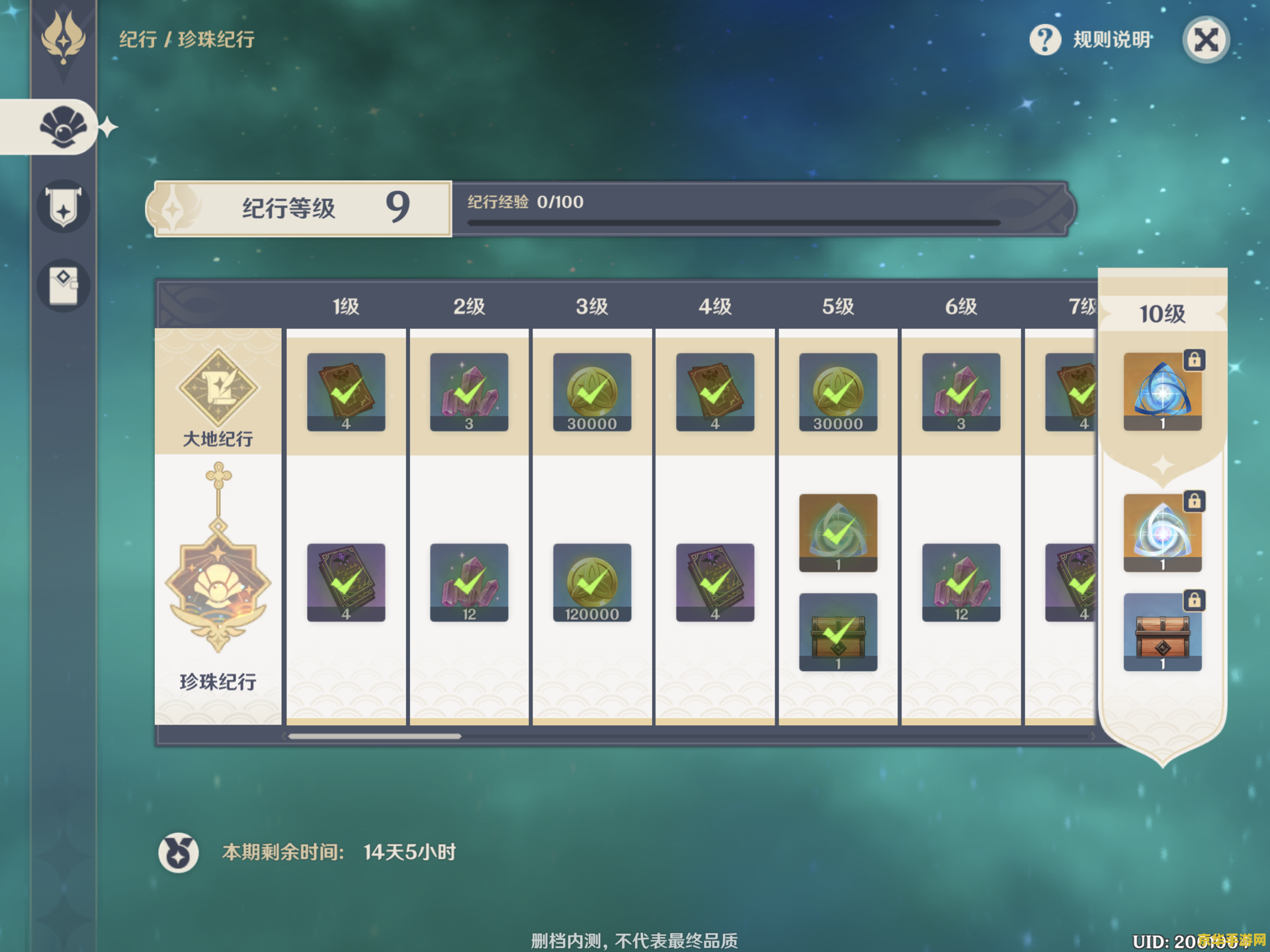The image size is (1270, 952).
Task: Click the reward list horizontal scrollbar
Action: (x=374, y=736)
